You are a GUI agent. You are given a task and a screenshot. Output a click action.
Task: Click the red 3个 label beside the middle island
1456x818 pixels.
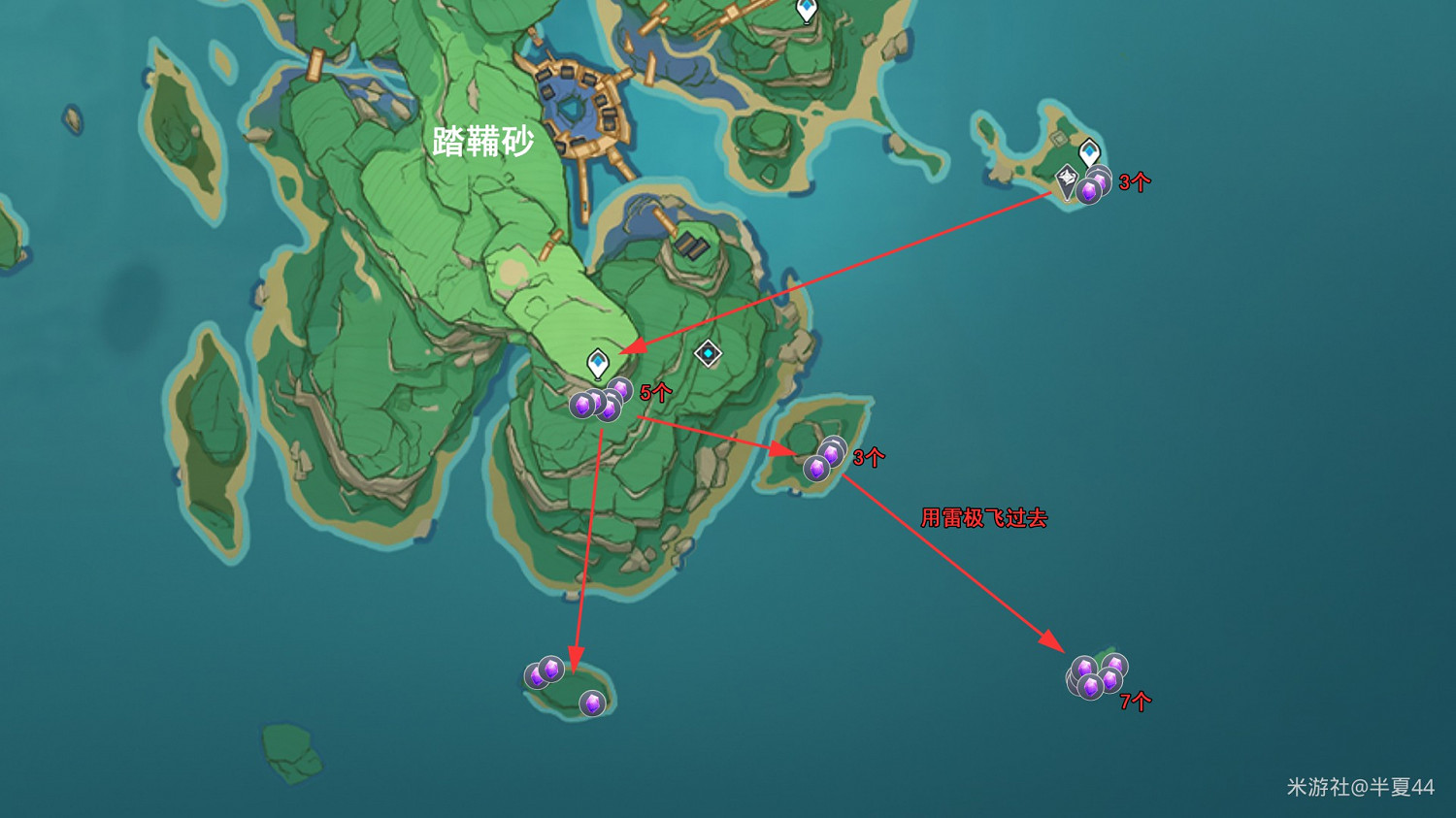(x=870, y=457)
